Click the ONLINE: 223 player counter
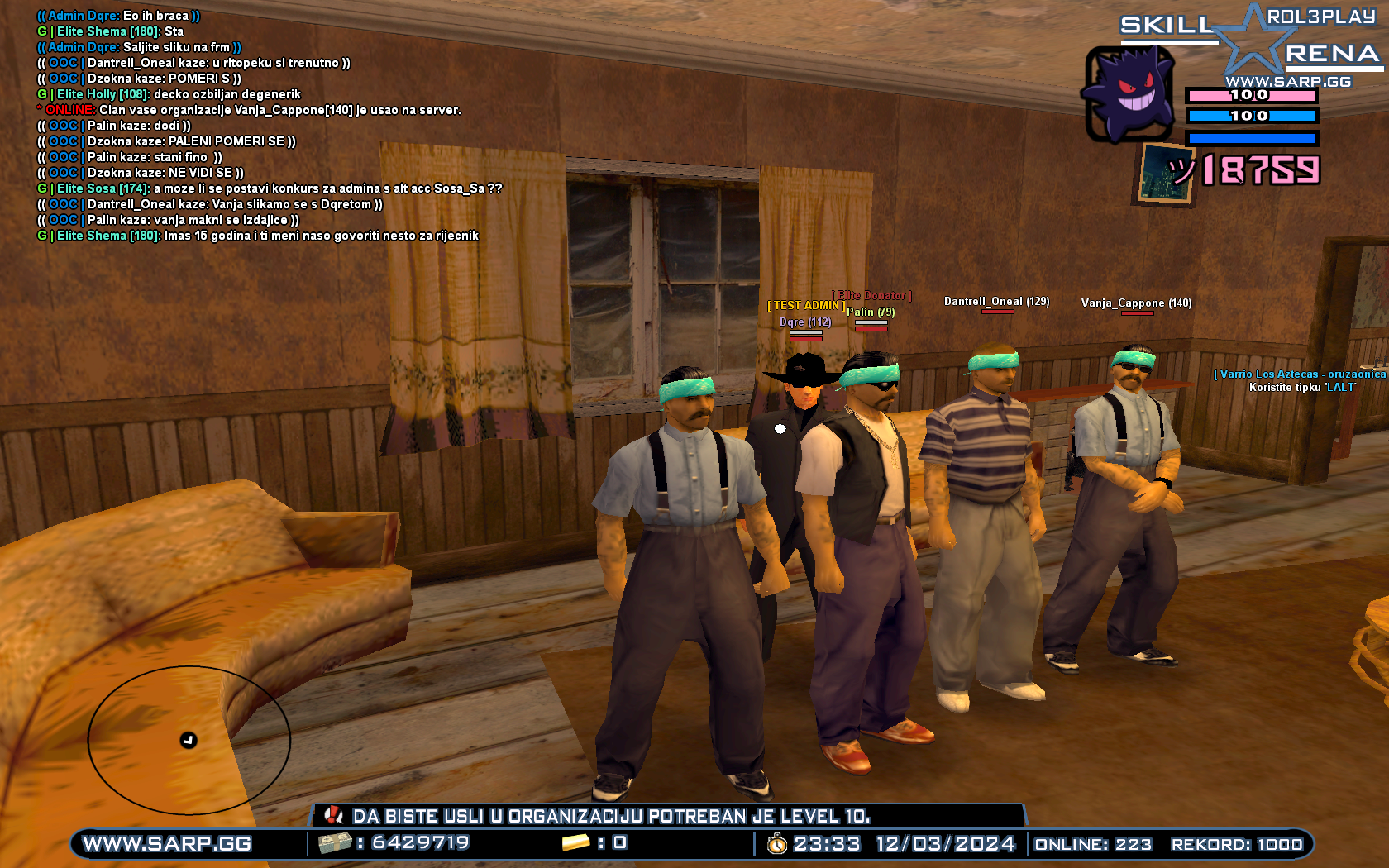 (x=1093, y=845)
